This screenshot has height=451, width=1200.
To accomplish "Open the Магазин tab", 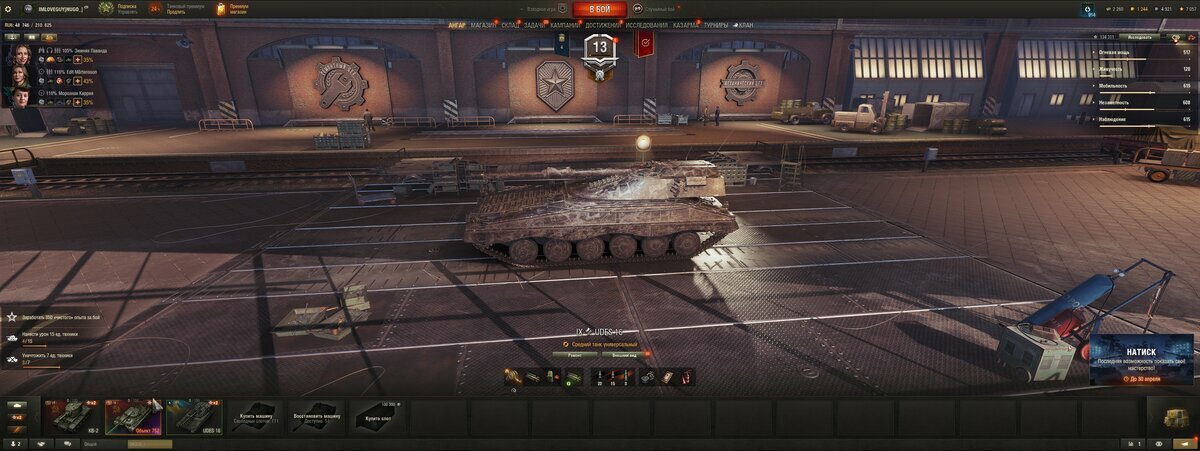I will (484, 25).
